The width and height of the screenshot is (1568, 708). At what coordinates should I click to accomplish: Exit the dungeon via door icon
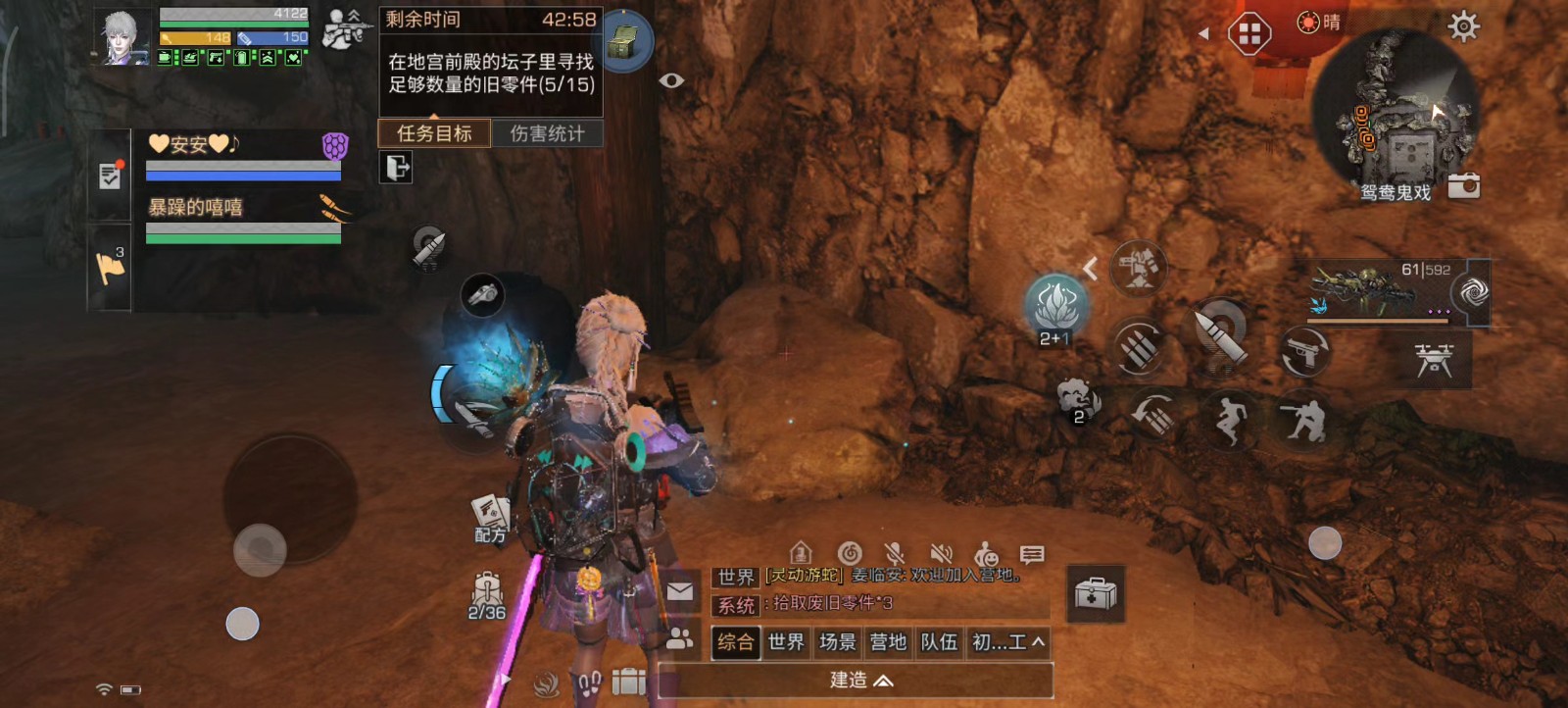(x=396, y=168)
